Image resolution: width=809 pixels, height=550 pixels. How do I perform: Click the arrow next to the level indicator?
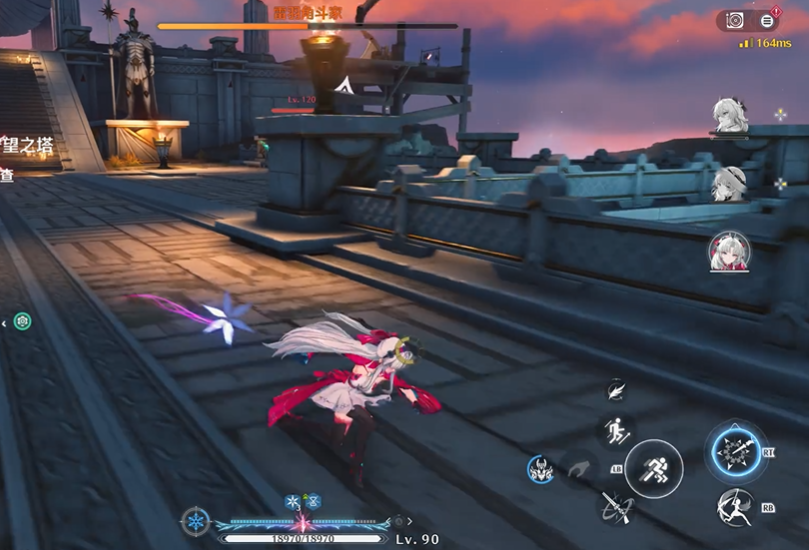pyautogui.click(x=408, y=521)
